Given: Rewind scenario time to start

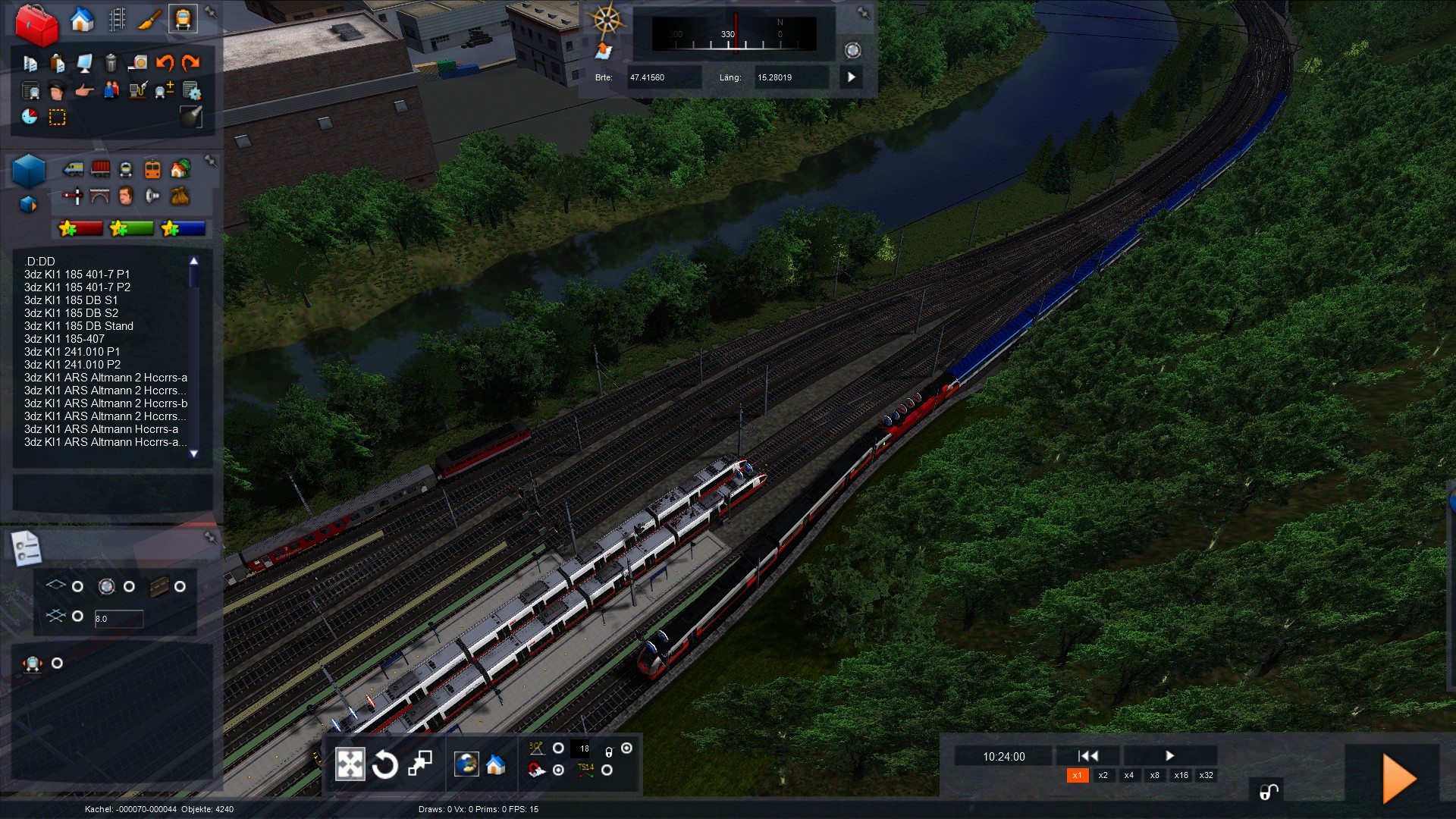Looking at the screenshot, I should coord(1087,755).
